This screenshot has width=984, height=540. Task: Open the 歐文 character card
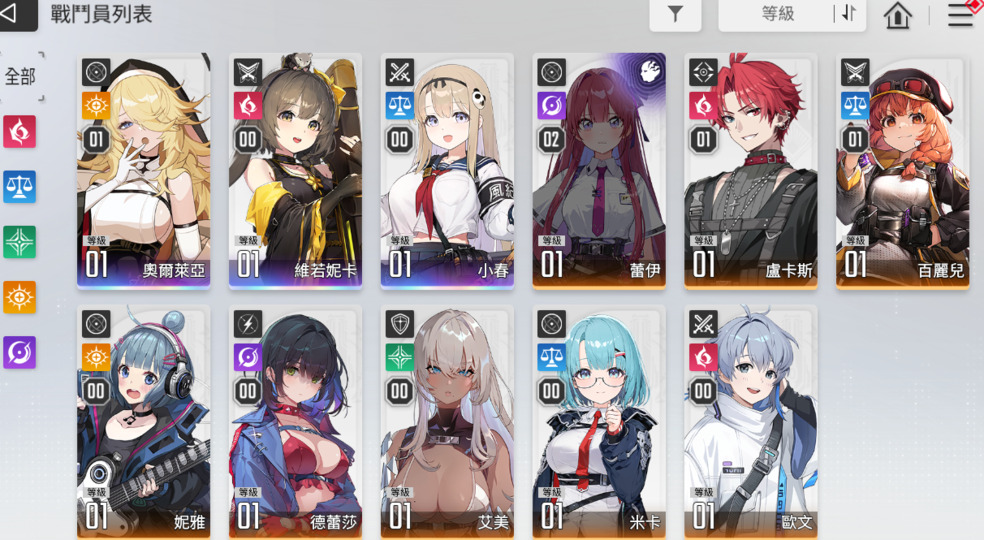pyautogui.click(x=751, y=422)
